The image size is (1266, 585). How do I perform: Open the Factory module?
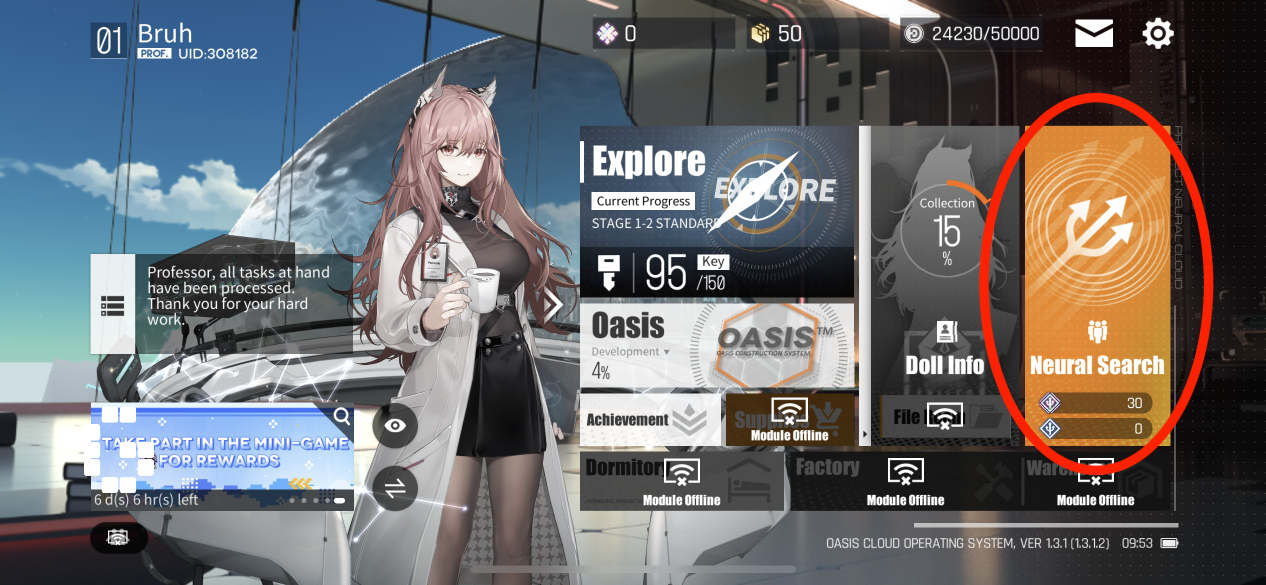(x=904, y=480)
